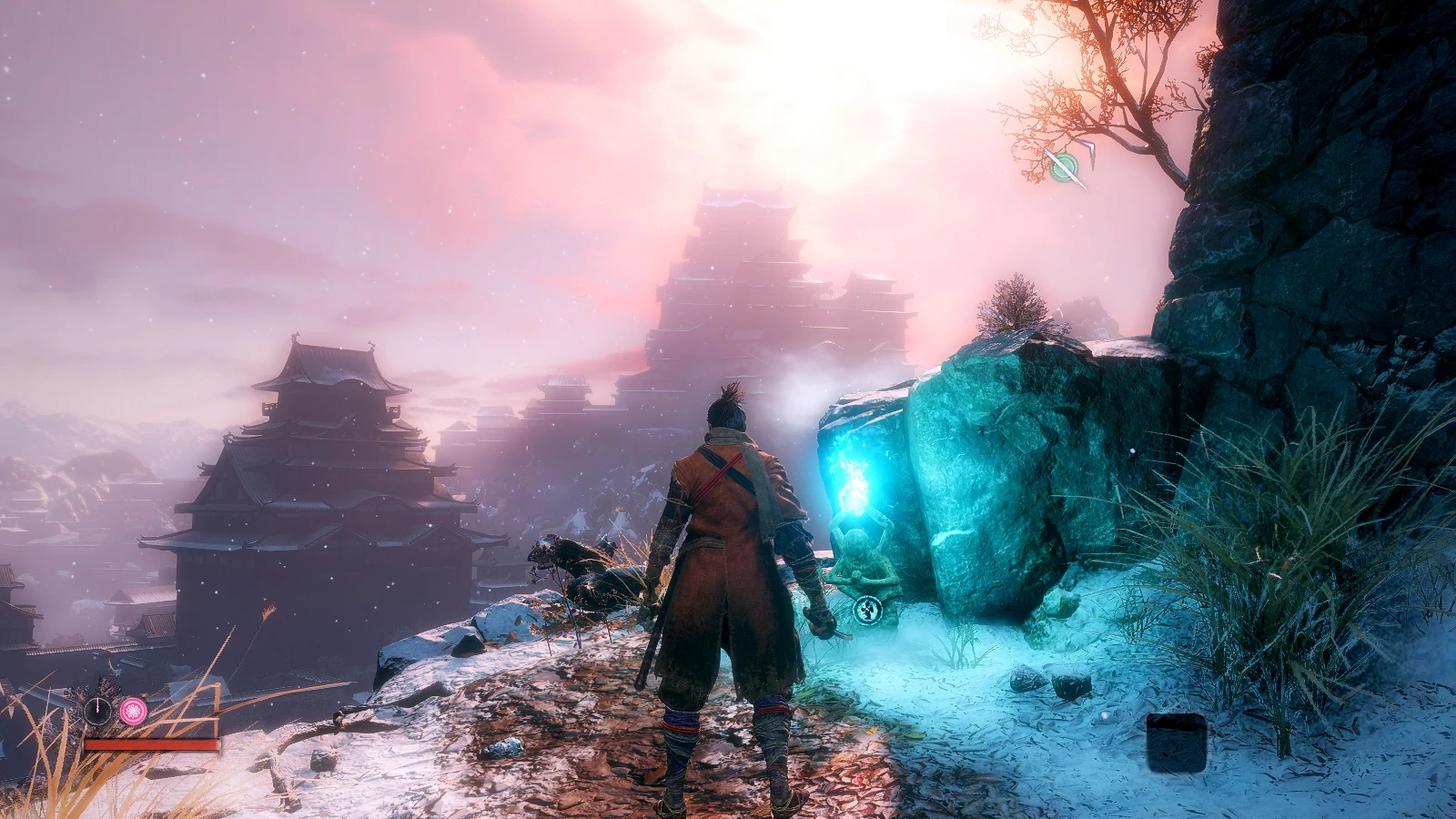Click the black resurrection node circle
The height and width of the screenshot is (819, 1456).
(97, 711)
